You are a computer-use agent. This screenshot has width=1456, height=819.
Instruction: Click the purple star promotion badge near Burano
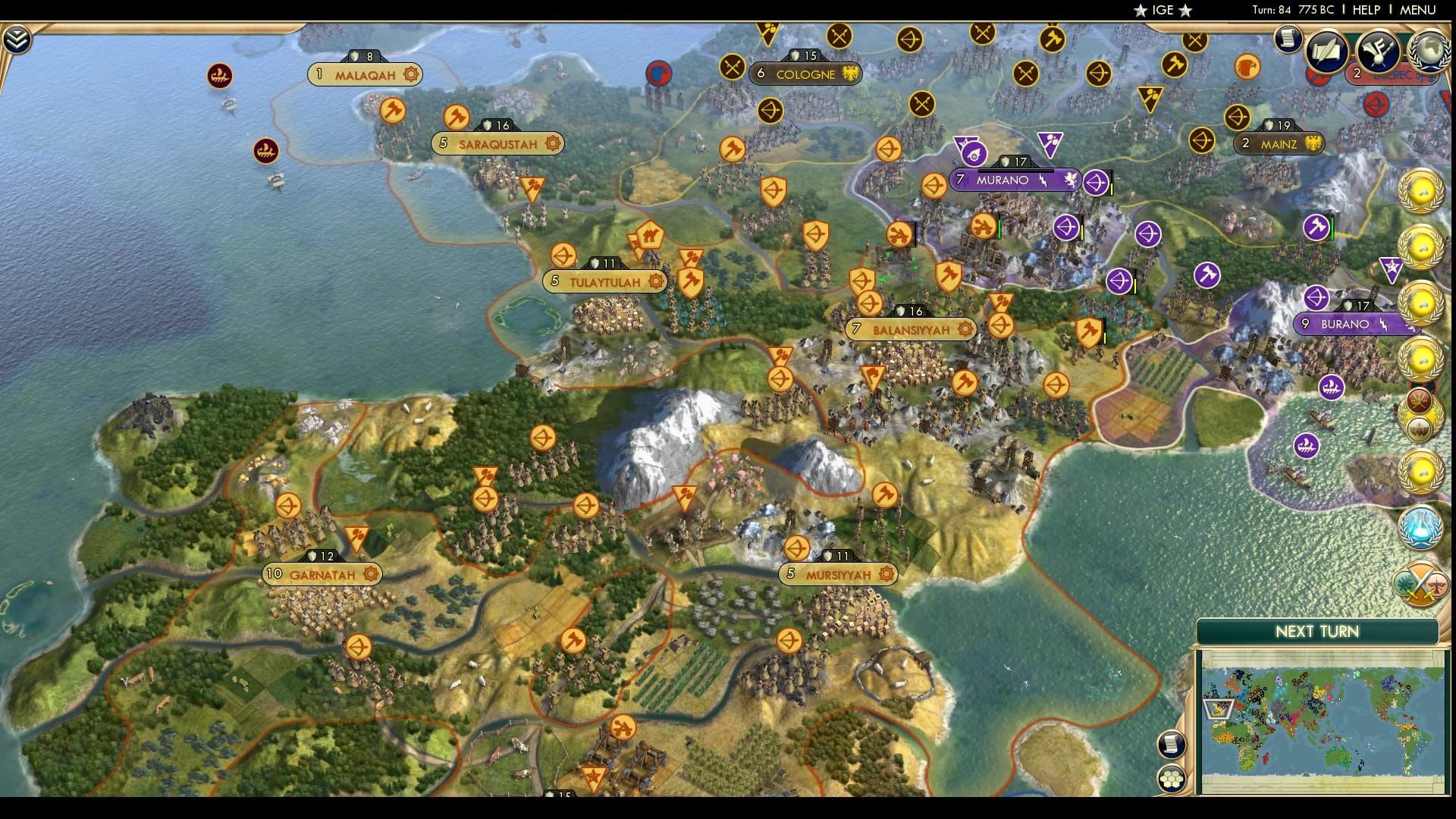1392,267
